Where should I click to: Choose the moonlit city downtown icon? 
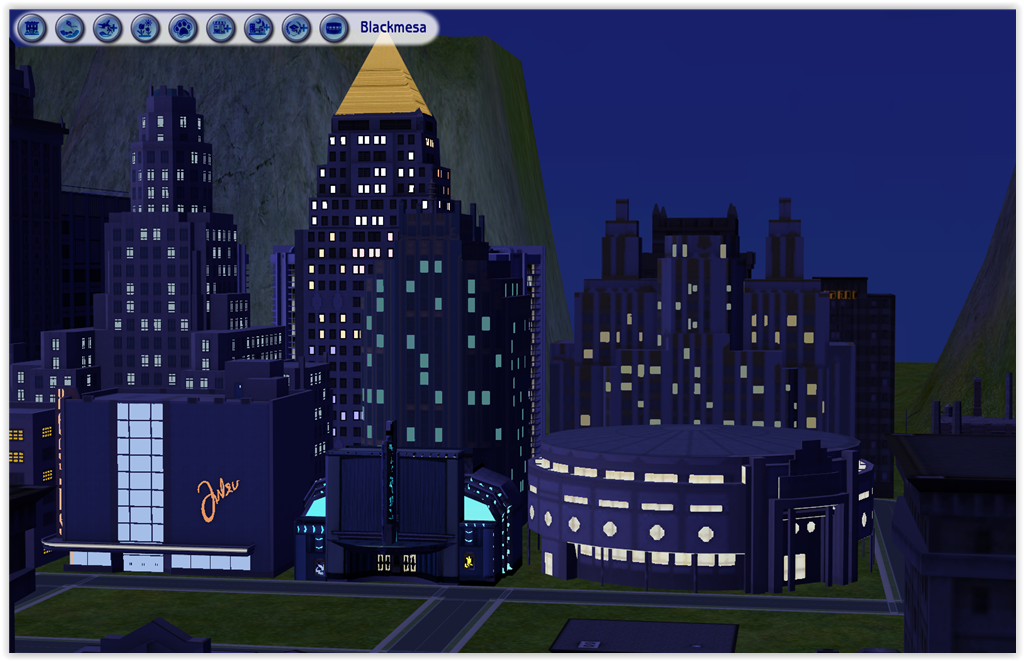259,28
